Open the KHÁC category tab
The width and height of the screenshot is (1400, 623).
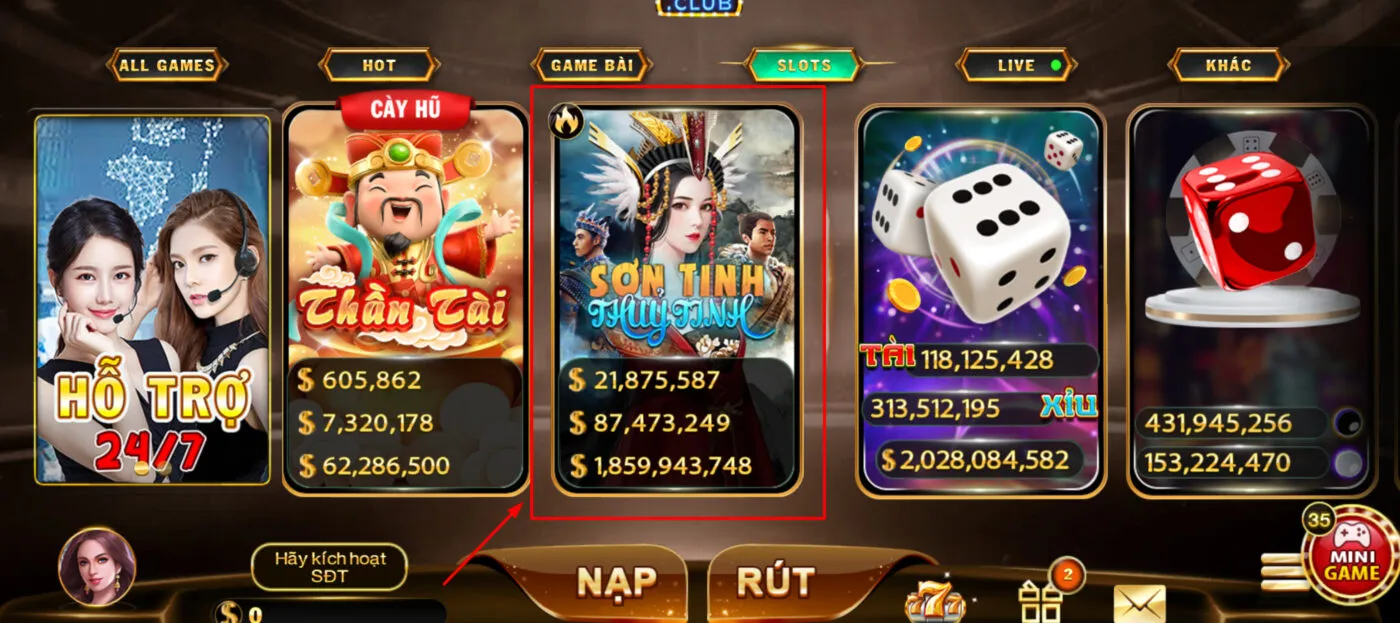click(x=1229, y=66)
